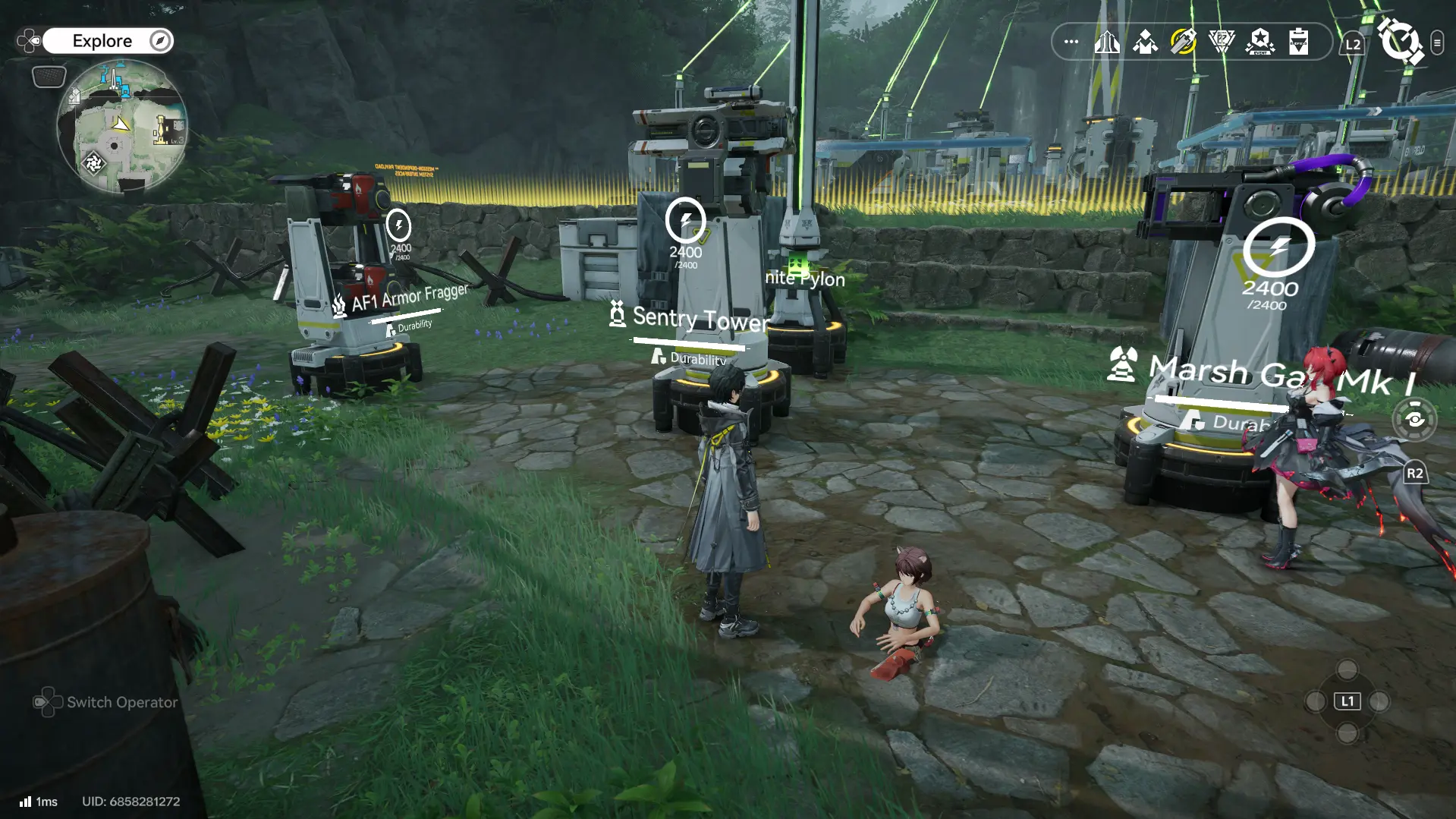Click the small three-line list button
Image resolution: width=1456 pixels, height=819 pixels.
click(x=1437, y=43)
